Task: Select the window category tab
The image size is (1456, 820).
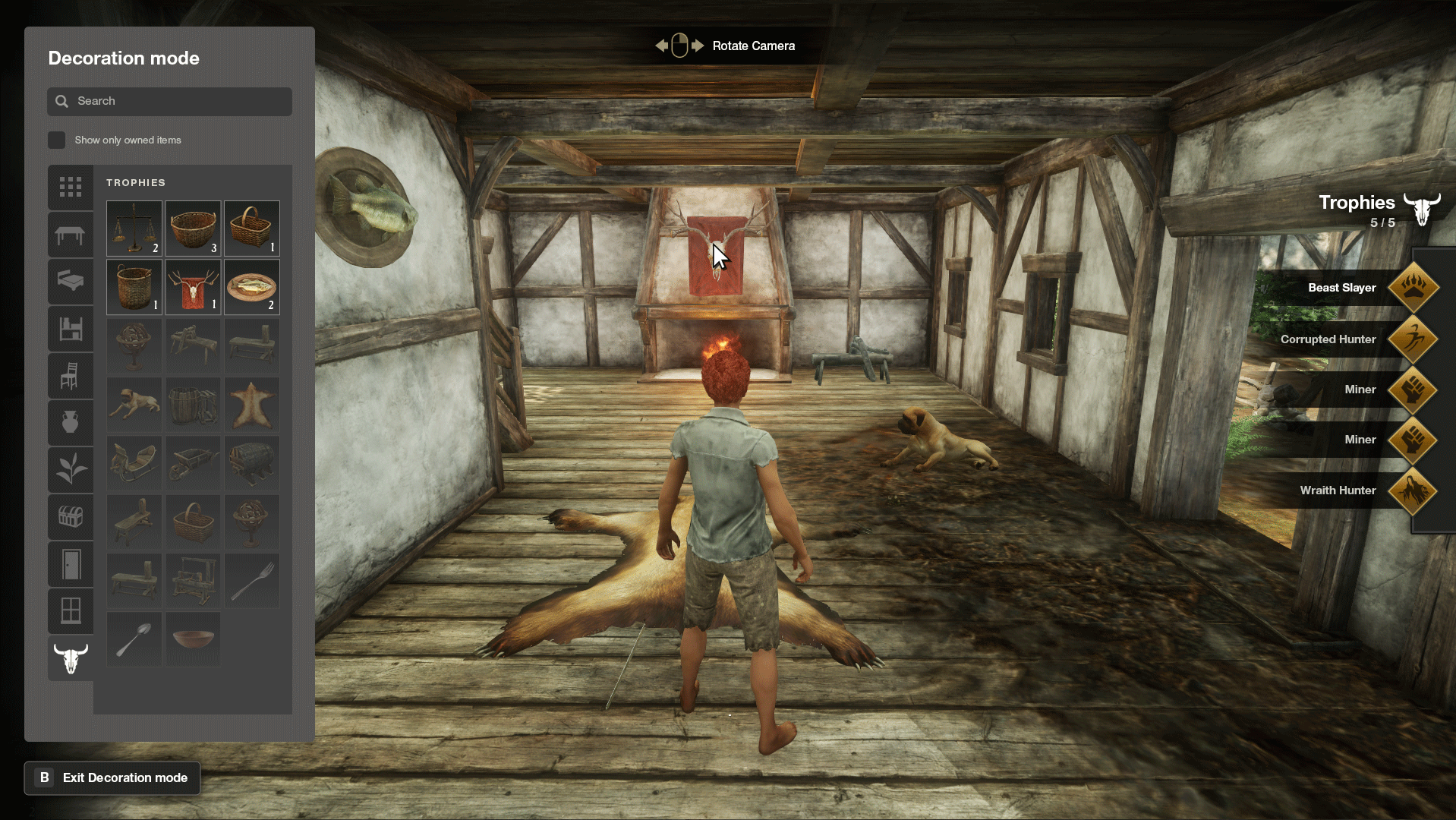Action: point(71,610)
